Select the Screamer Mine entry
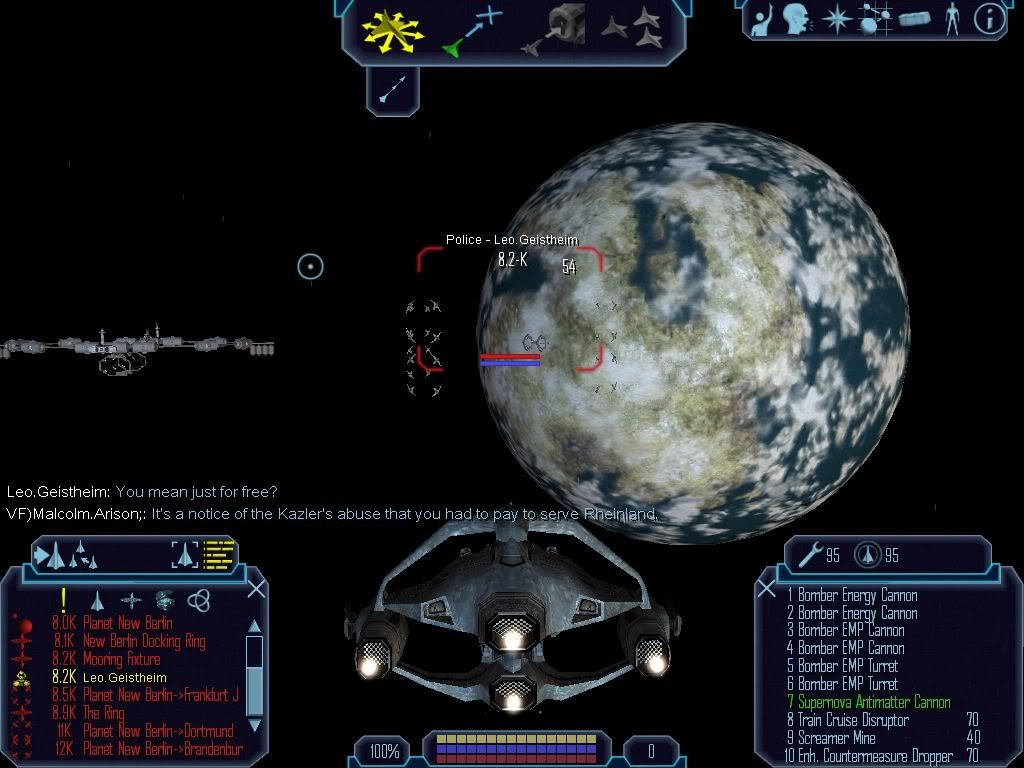 coord(836,738)
